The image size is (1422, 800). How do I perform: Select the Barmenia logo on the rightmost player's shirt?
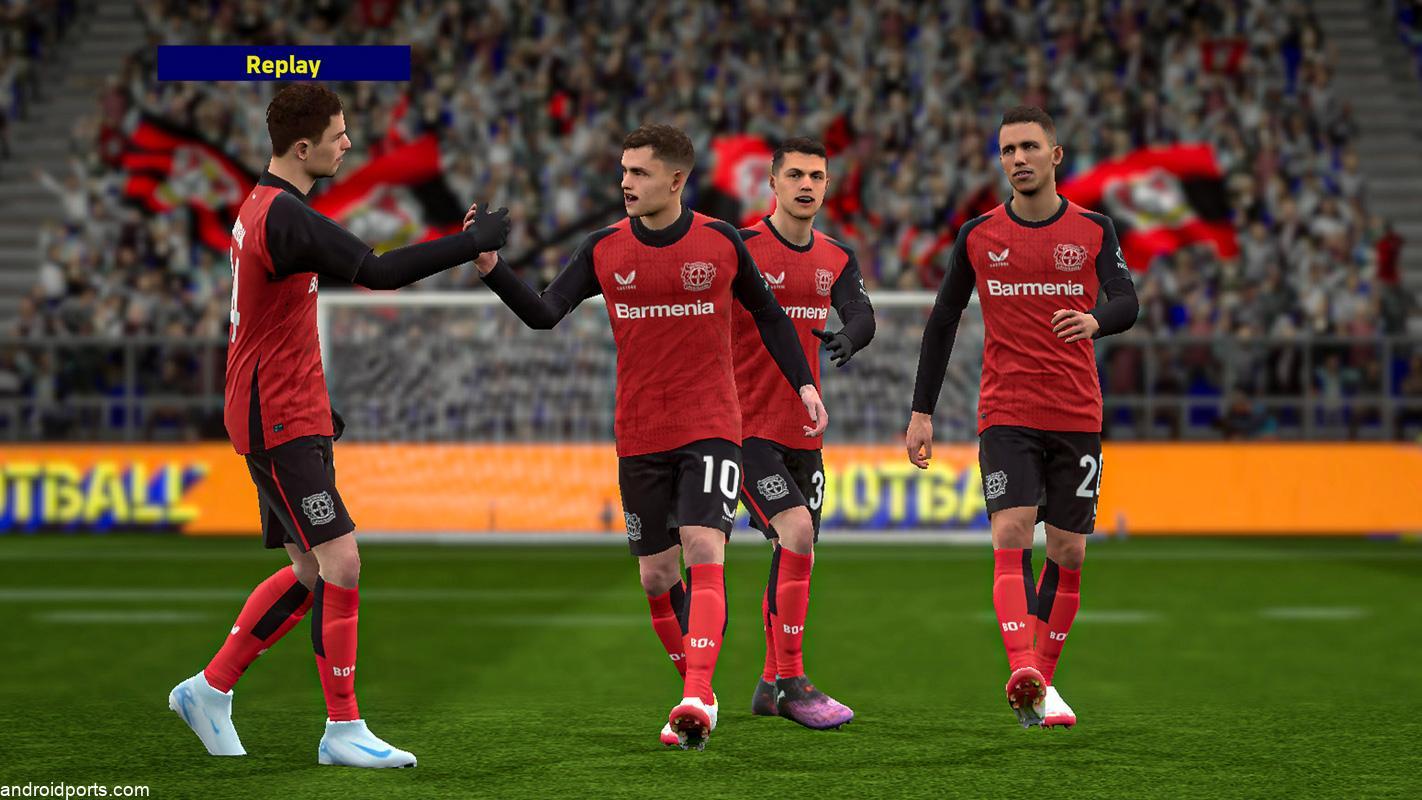pos(1035,288)
